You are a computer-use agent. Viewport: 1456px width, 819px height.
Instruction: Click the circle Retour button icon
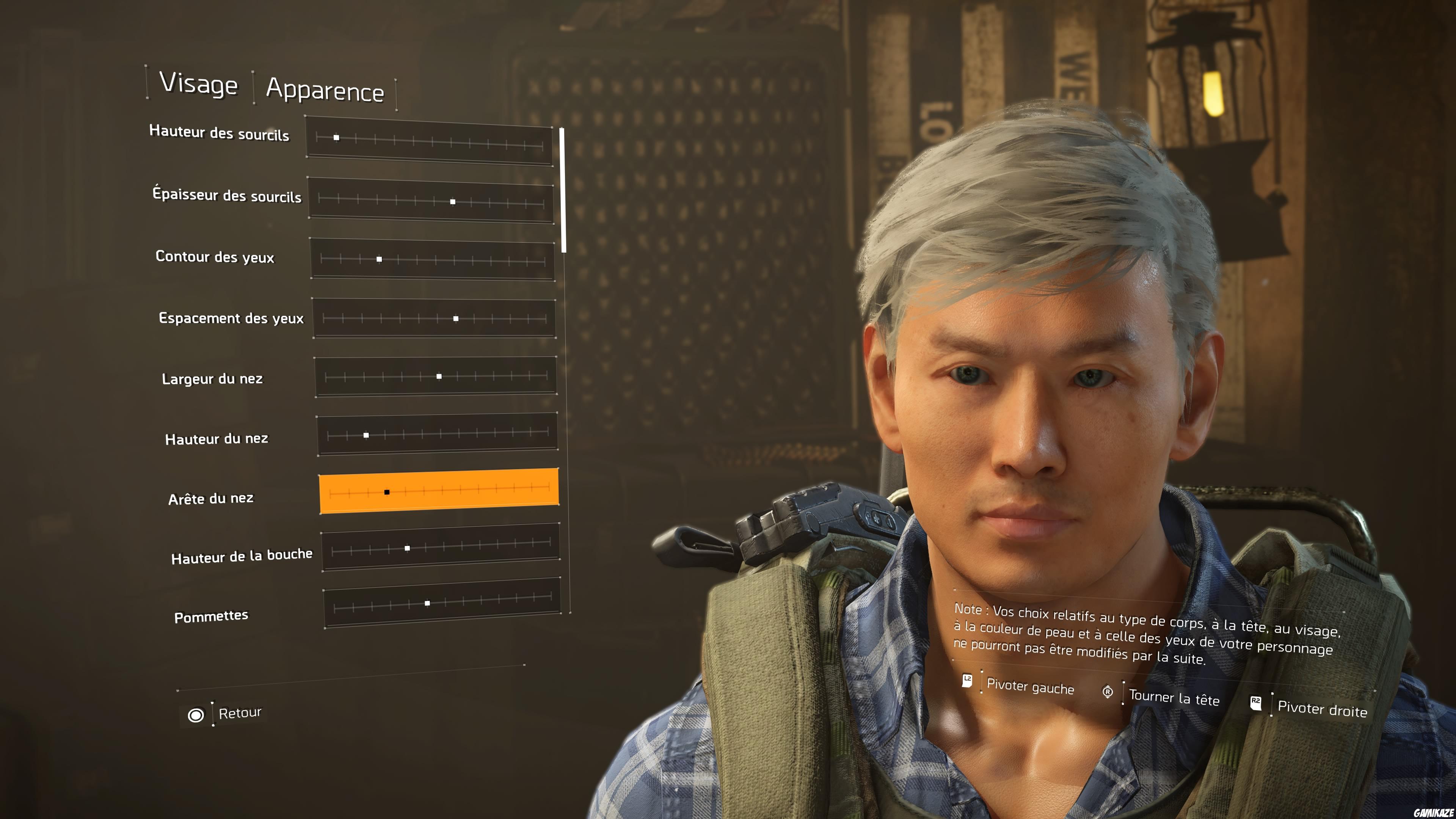tap(196, 715)
